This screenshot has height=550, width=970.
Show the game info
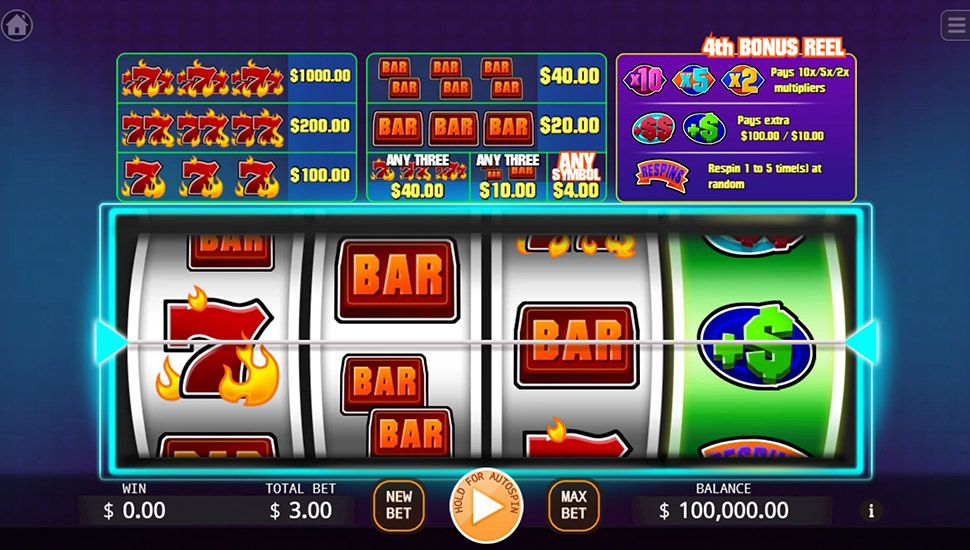tap(871, 511)
